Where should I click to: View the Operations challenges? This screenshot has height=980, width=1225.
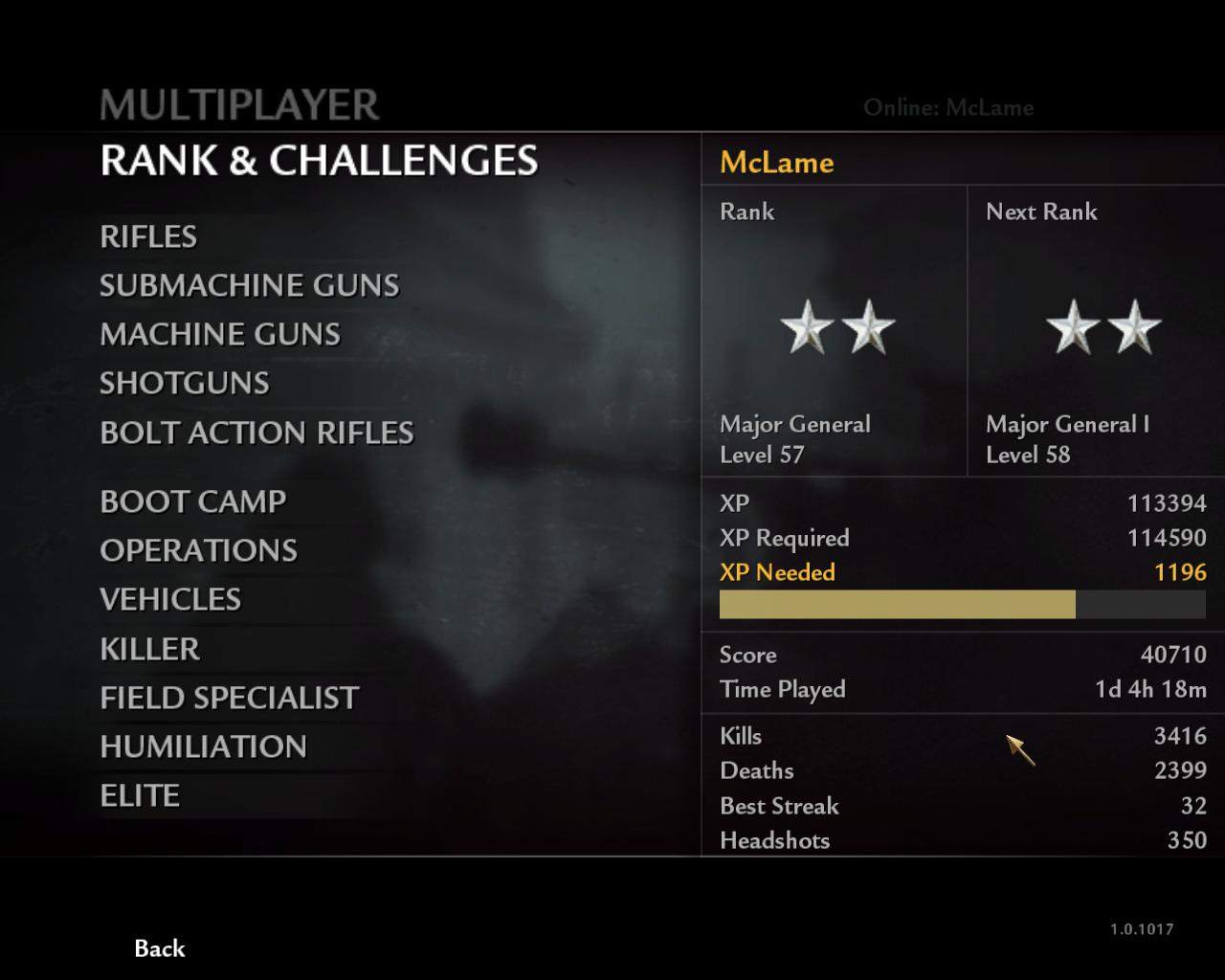(x=198, y=550)
